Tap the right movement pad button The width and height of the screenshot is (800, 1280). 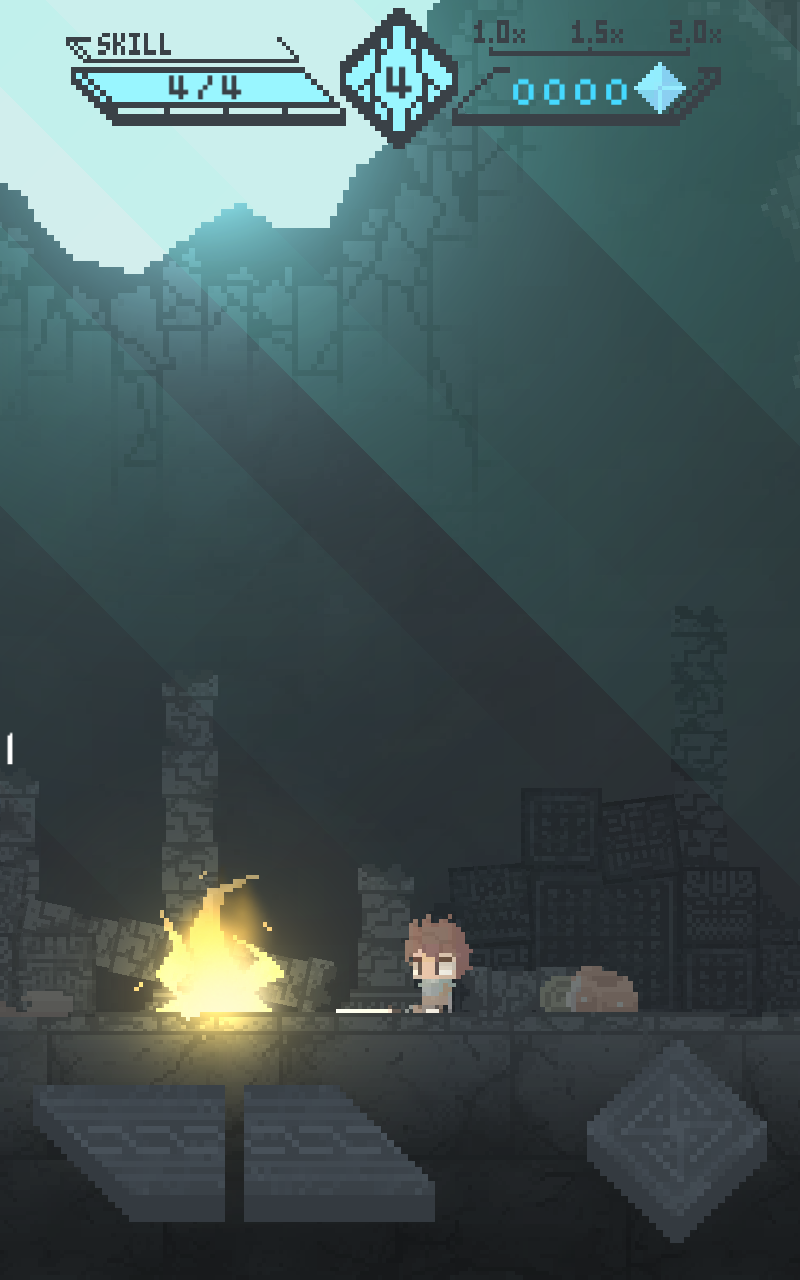point(338,1153)
